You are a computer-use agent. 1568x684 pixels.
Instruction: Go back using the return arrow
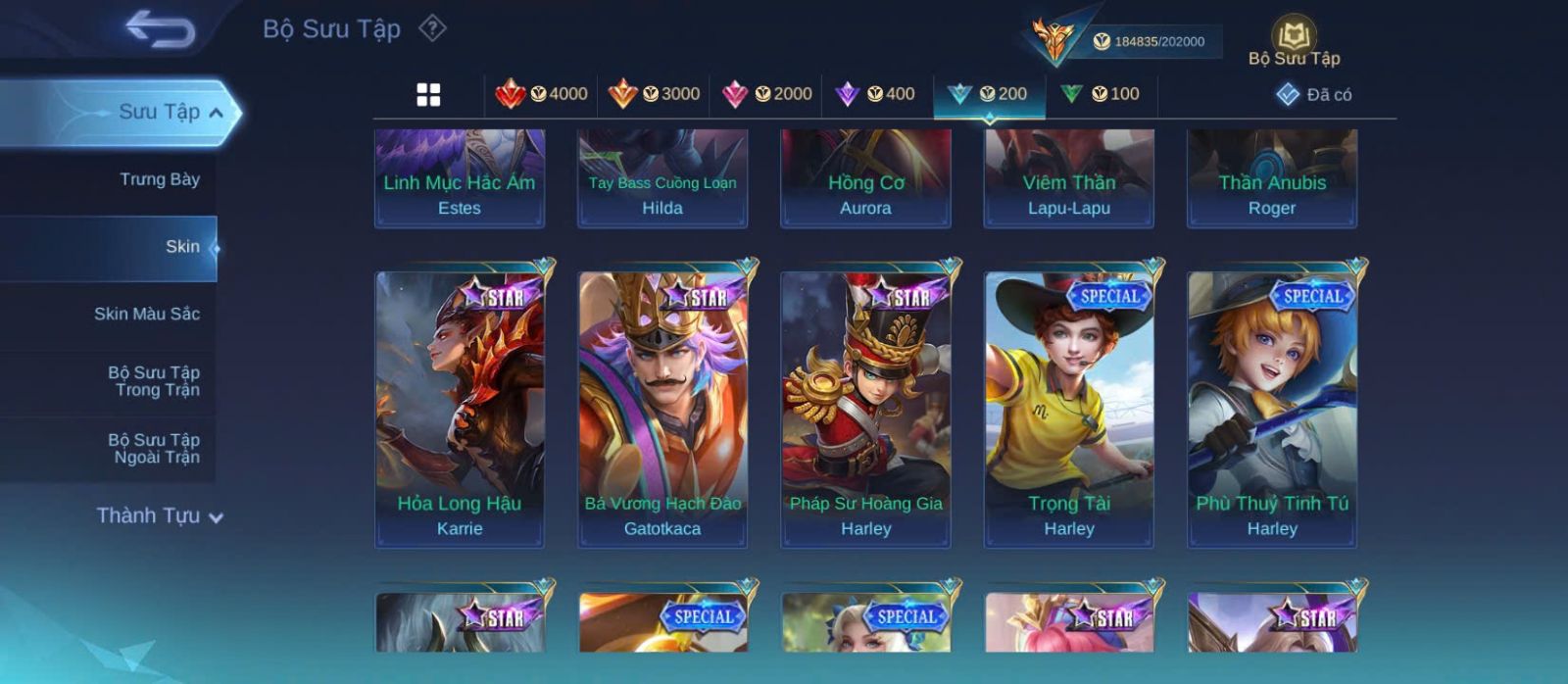[x=160, y=29]
